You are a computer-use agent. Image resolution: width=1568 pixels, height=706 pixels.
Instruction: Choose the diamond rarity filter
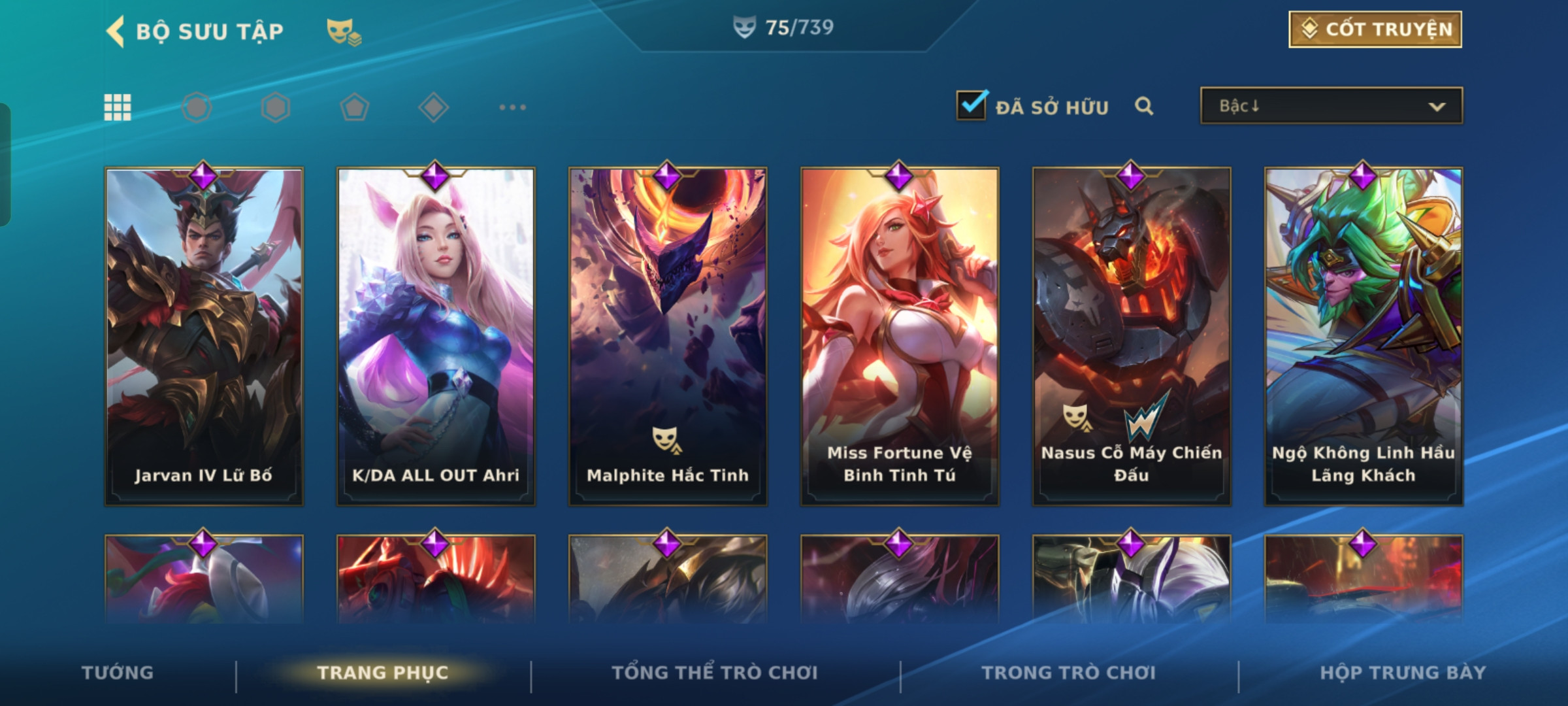tap(433, 107)
